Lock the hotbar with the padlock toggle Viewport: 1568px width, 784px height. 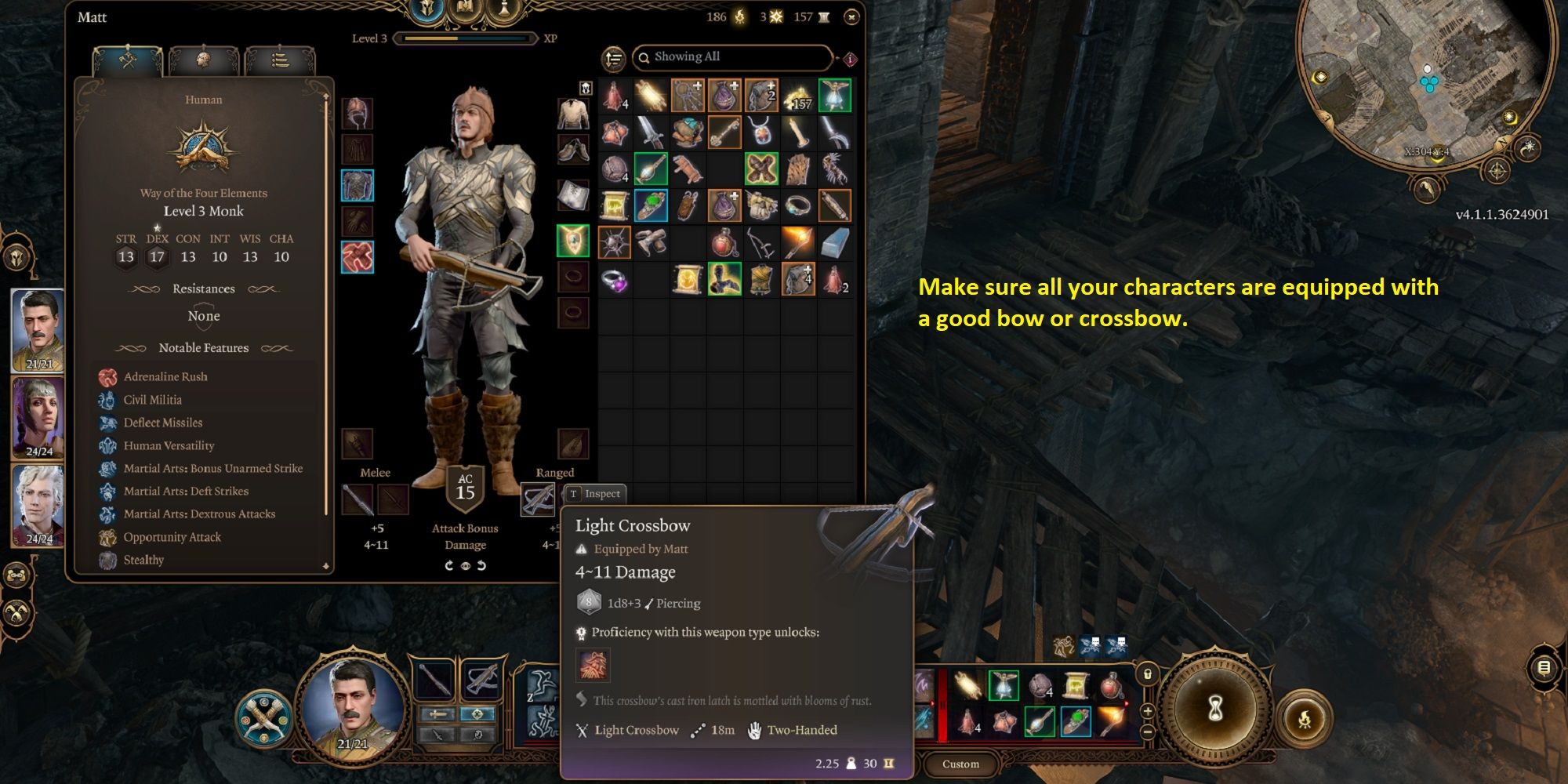1147,673
